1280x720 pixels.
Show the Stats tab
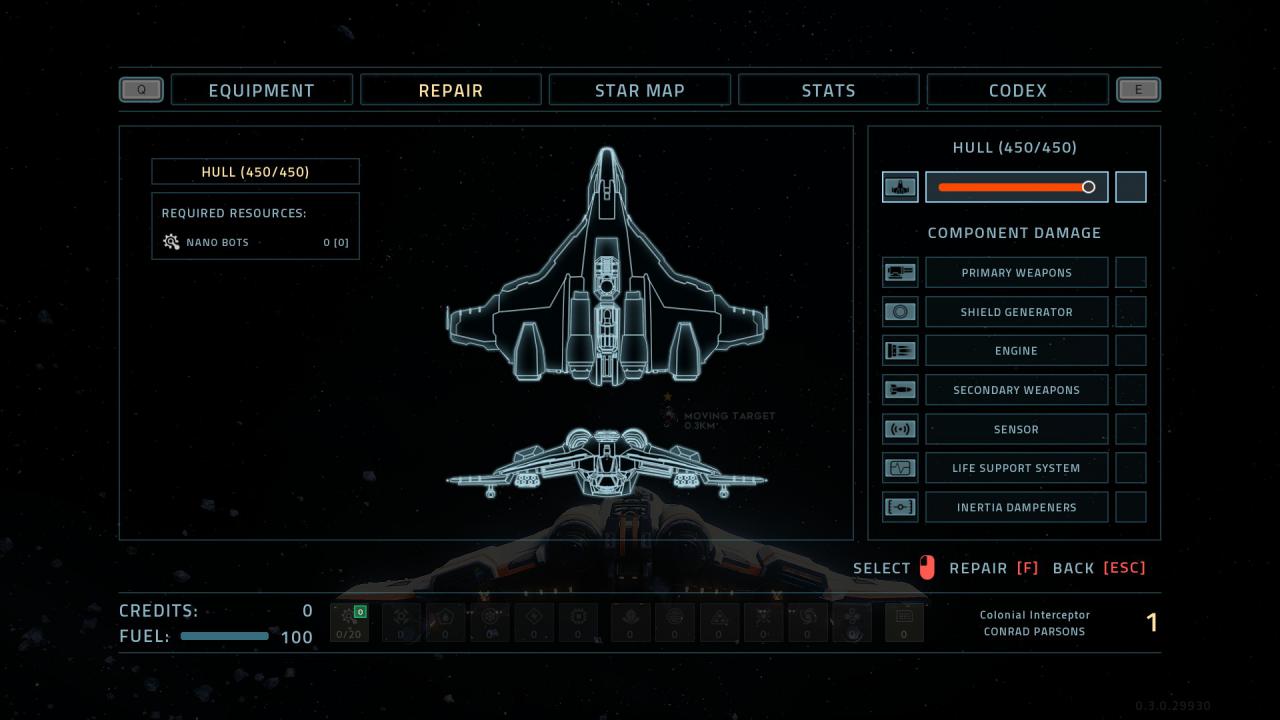pos(828,90)
